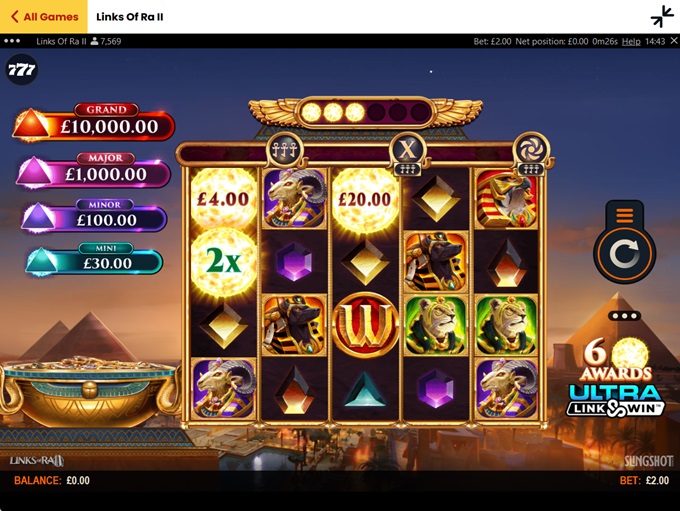Open the three-dot menu in the top-left bar
Screen dimensions: 680x511
(12, 42)
